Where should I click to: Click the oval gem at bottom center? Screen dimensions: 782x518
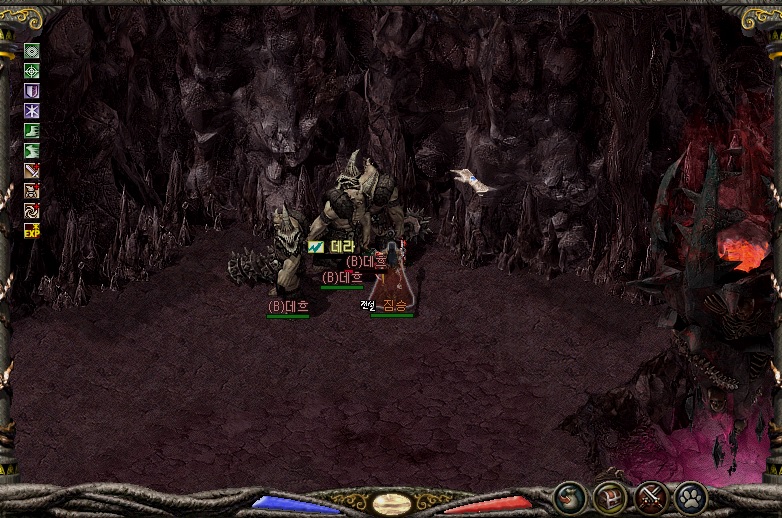[391, 503]
